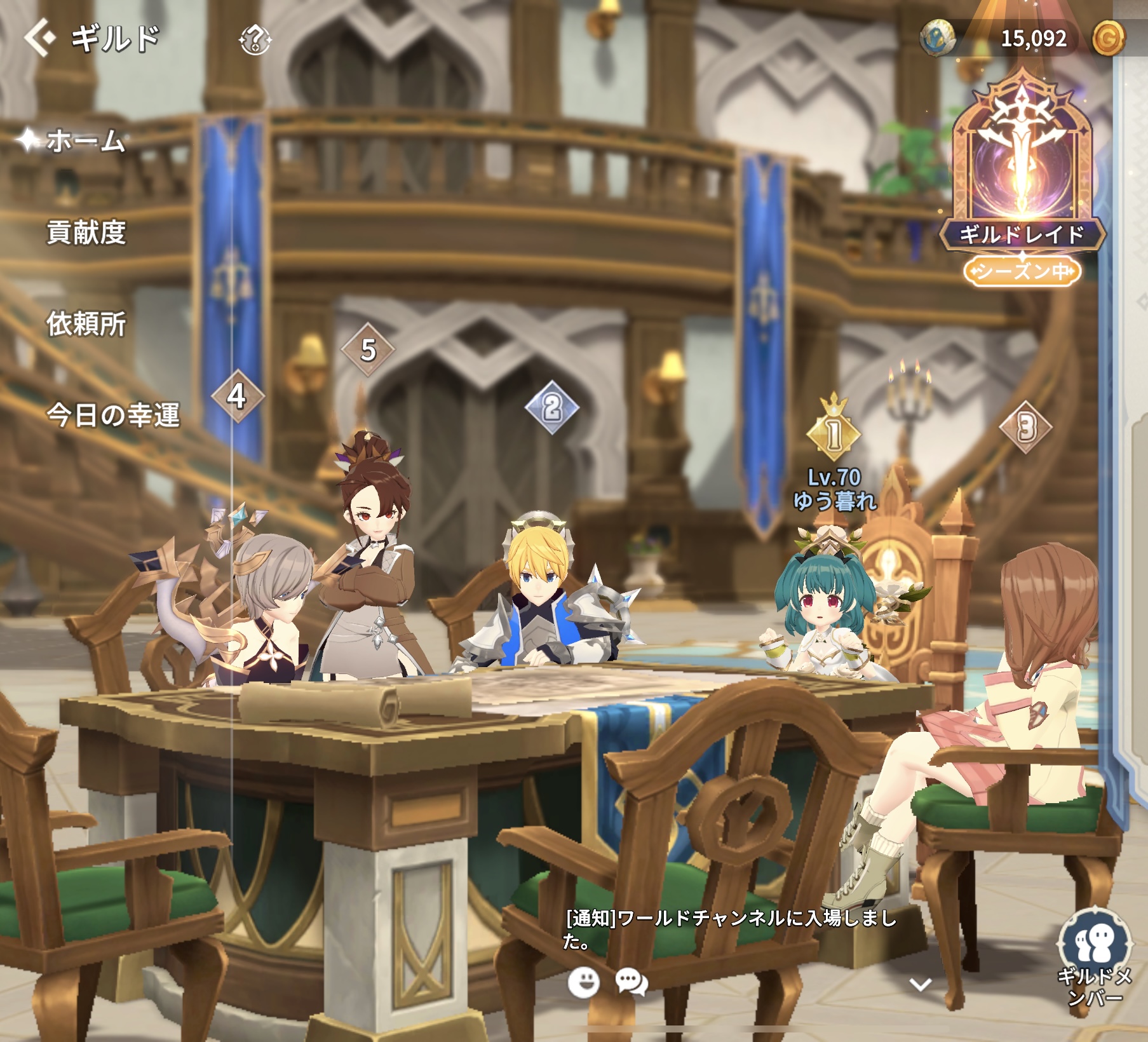Select the rank 5 diamond marker
The image size is (1148, 1042).
point(368,349)
